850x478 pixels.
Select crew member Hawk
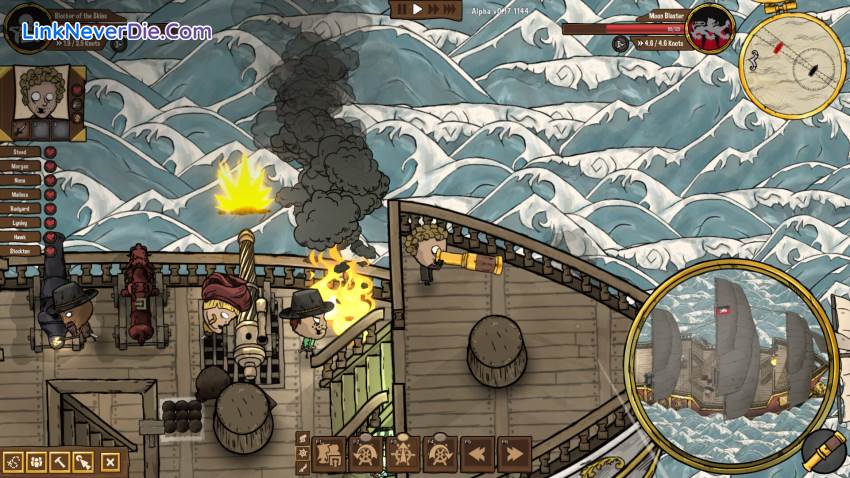click(x=22, y=239)
